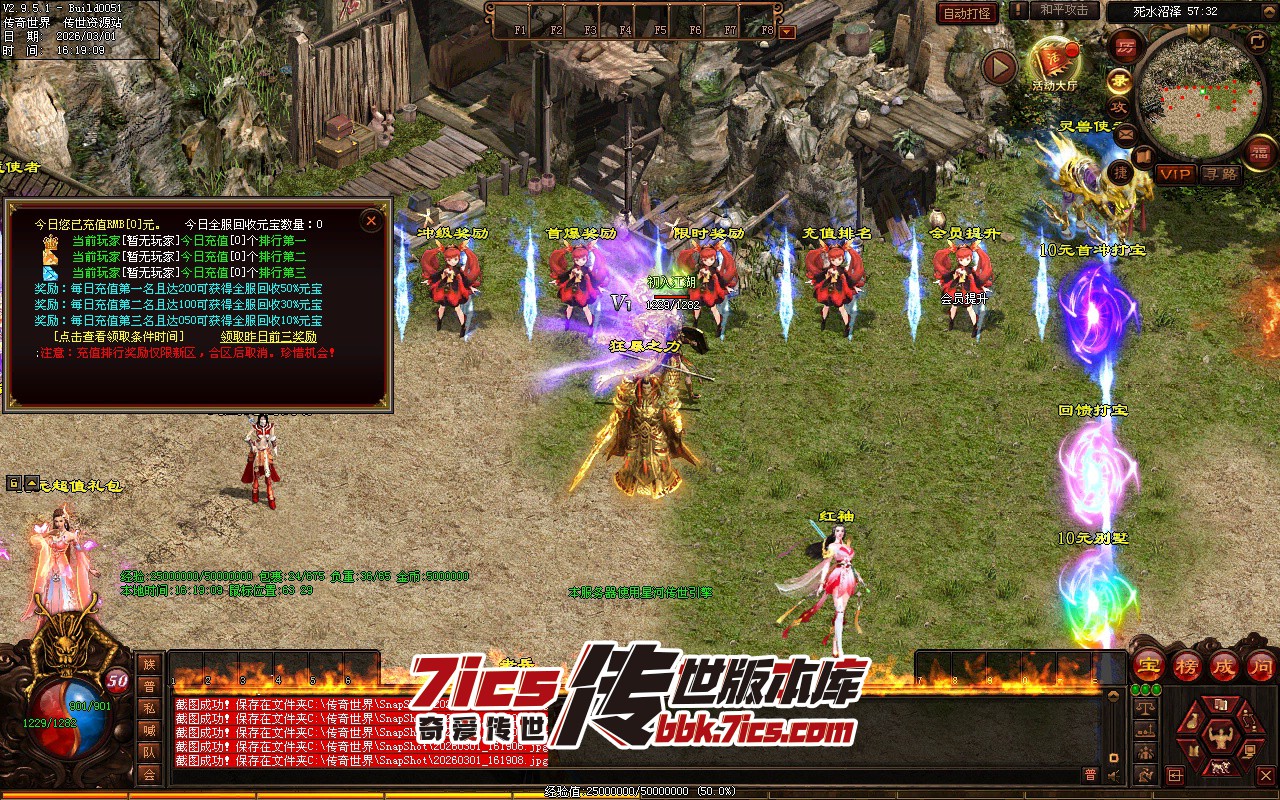This screenshot has height=800, width=1280.
Task: Open the 宝 treasure shop button
Action: [1148, 665]
